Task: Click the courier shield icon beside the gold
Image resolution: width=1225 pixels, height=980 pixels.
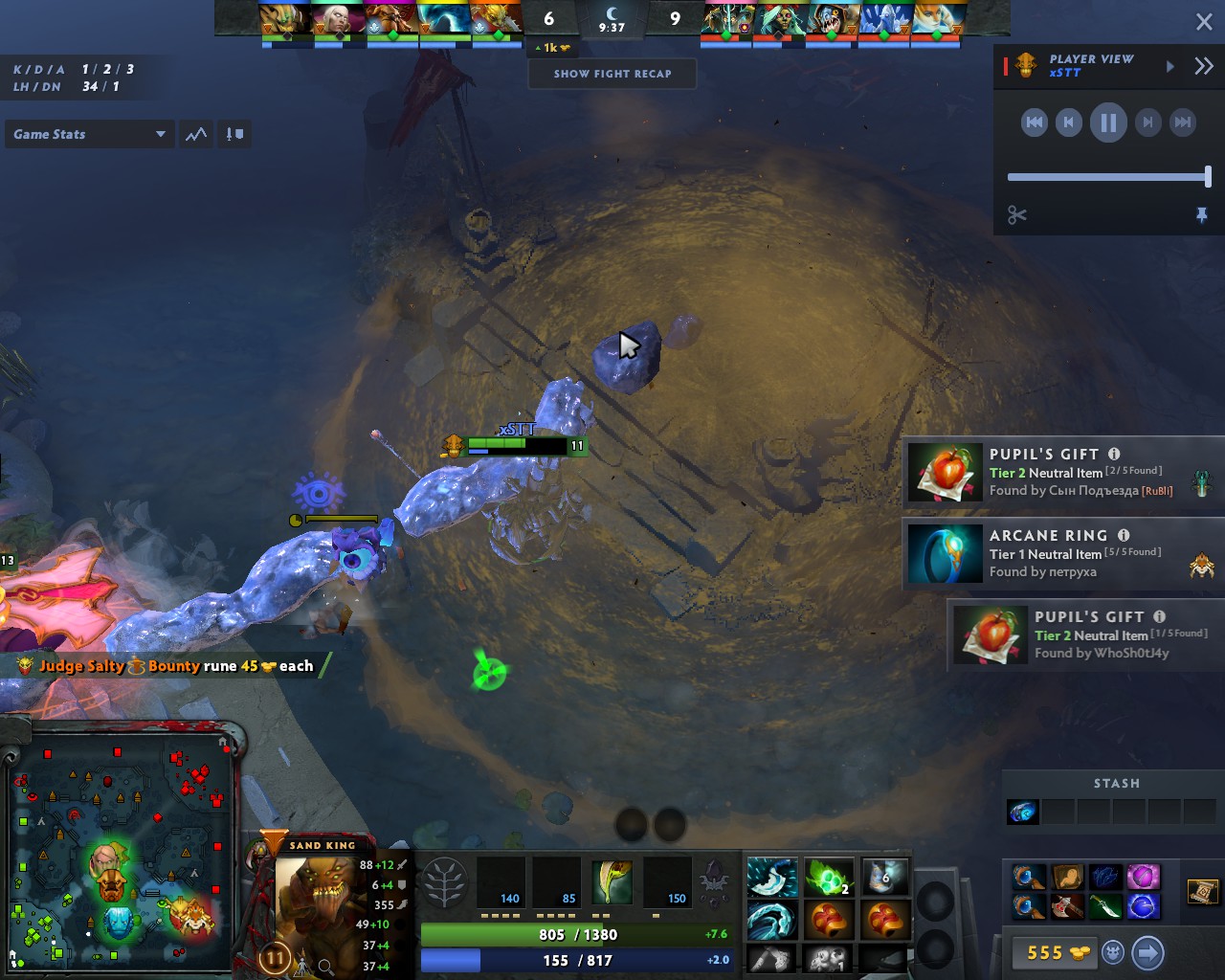Action: pos(1111,953)
